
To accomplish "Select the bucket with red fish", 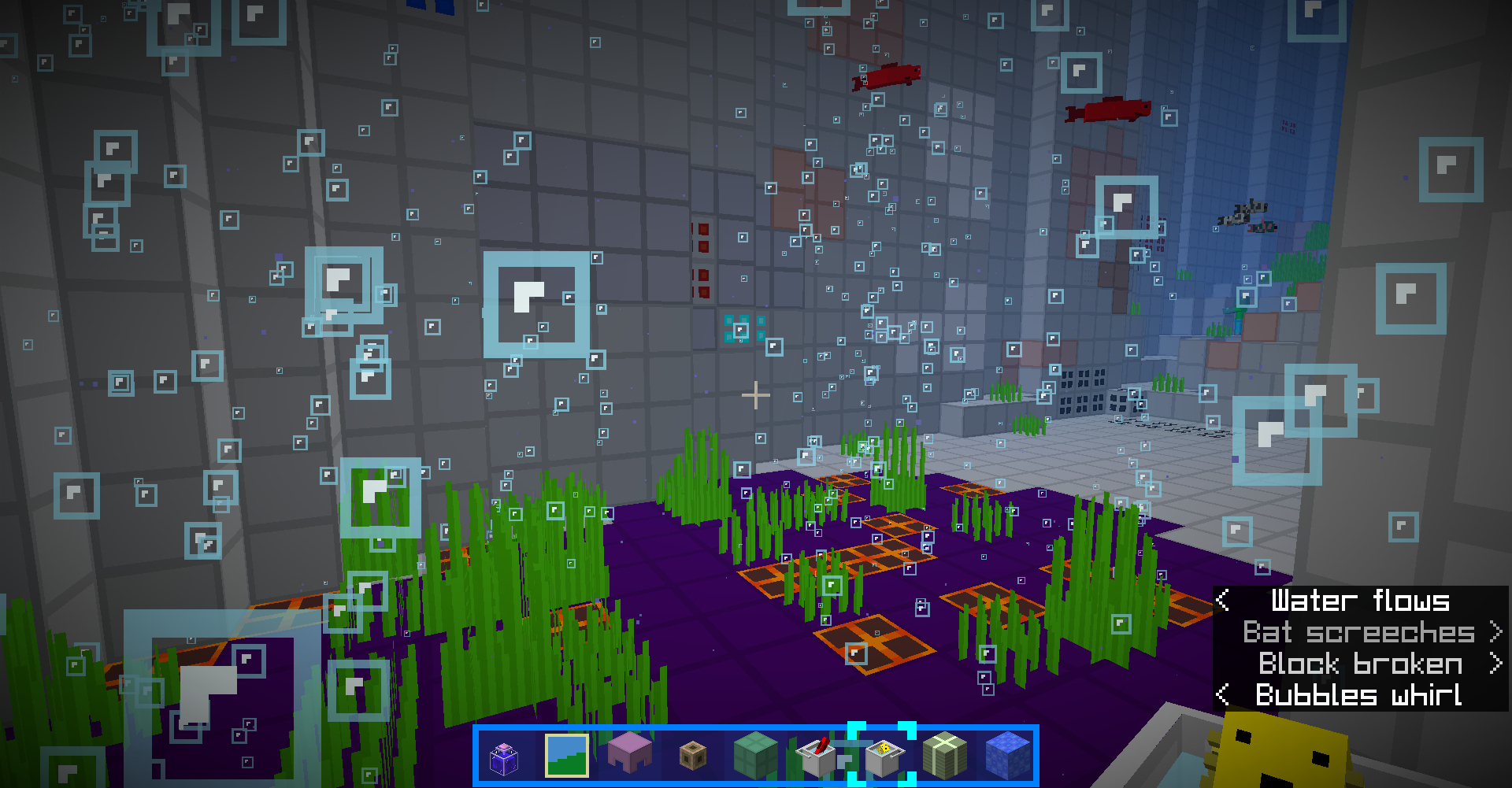I will click(x=817, y=756).
